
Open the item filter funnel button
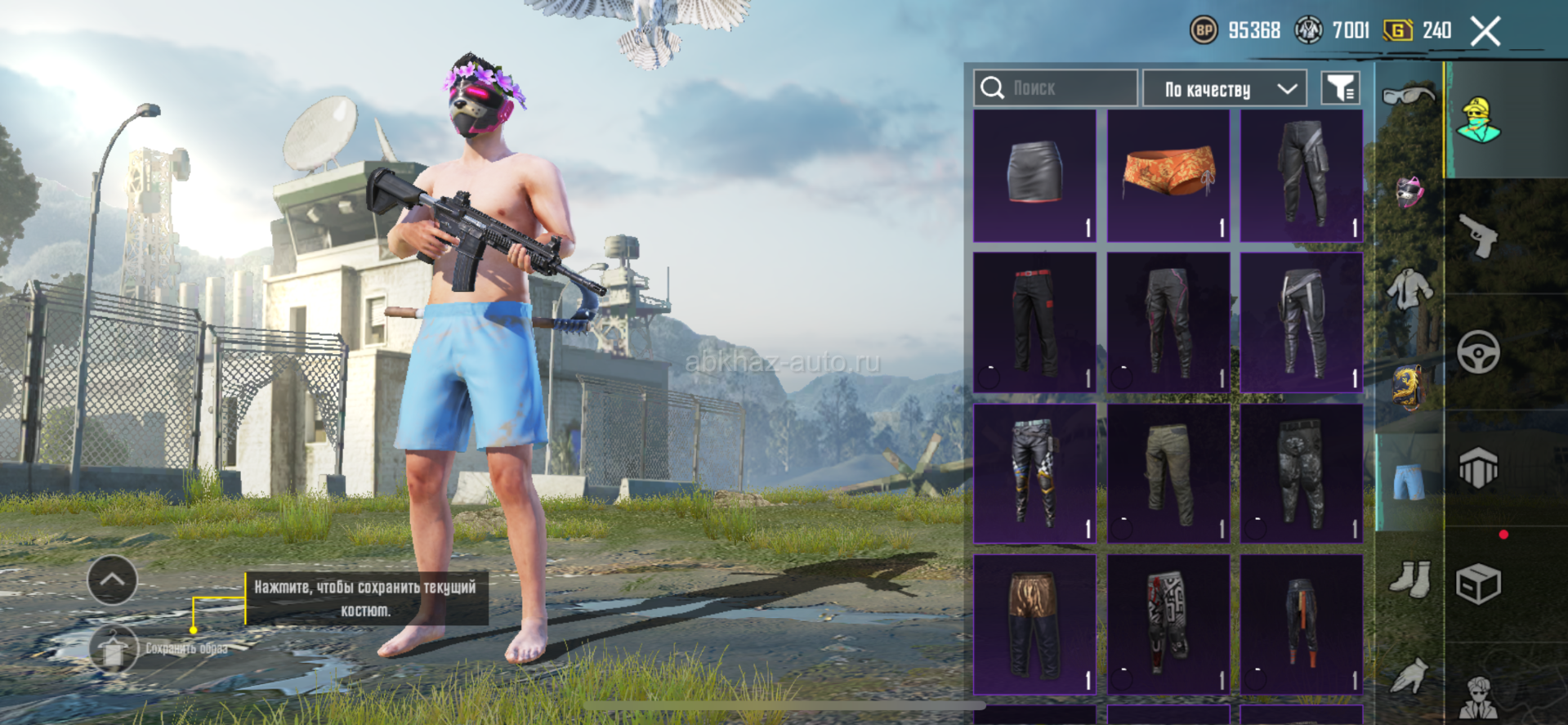point(1340,88)
